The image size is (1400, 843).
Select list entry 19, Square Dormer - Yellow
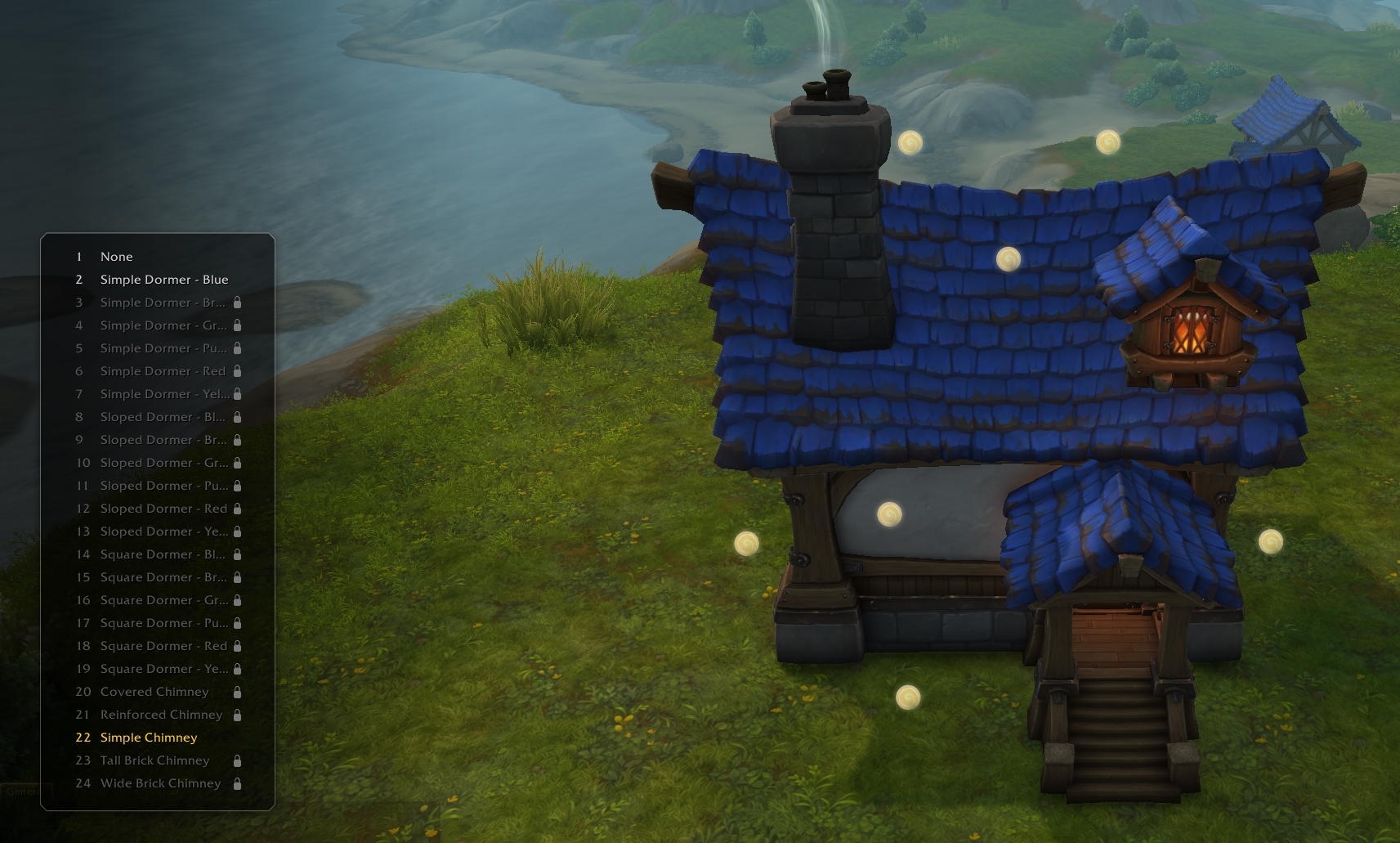(163, 669)
